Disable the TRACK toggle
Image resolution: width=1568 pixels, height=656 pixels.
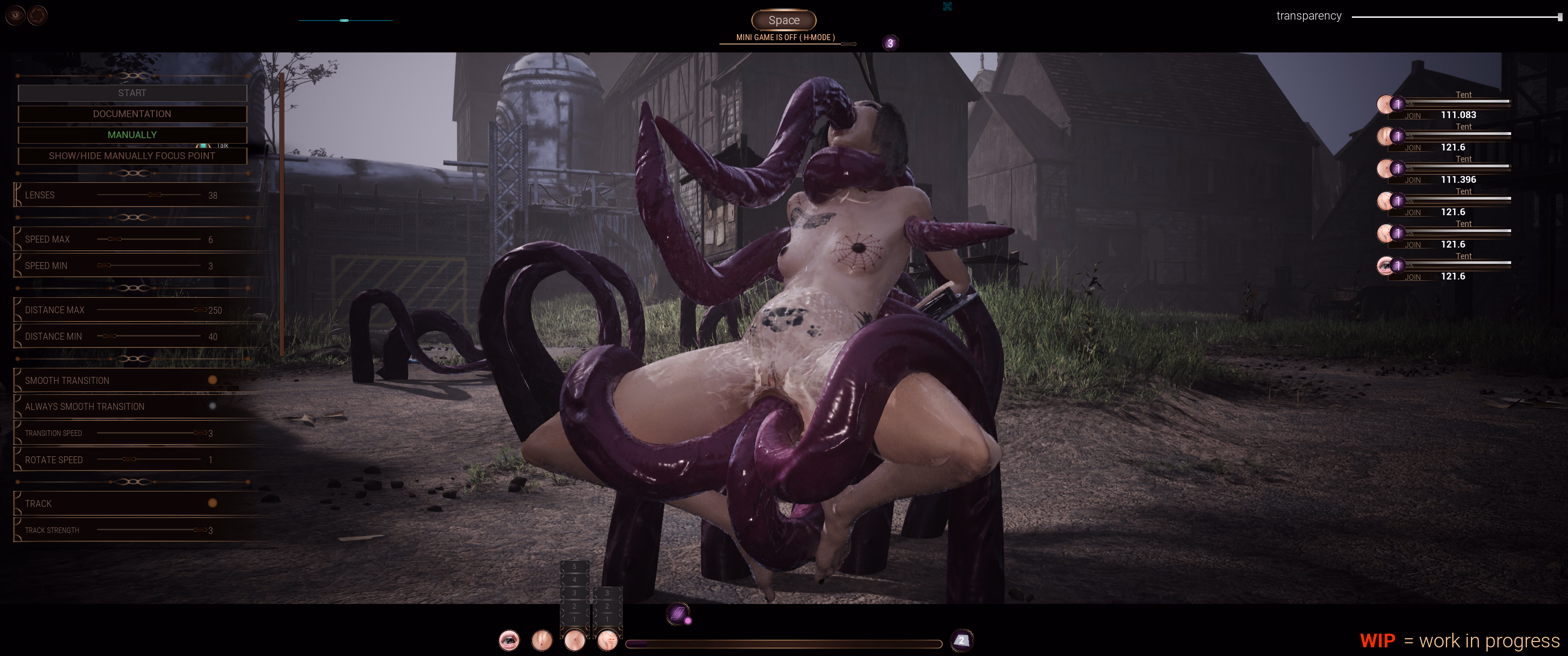pyautogui.click(x=212, y=503)
